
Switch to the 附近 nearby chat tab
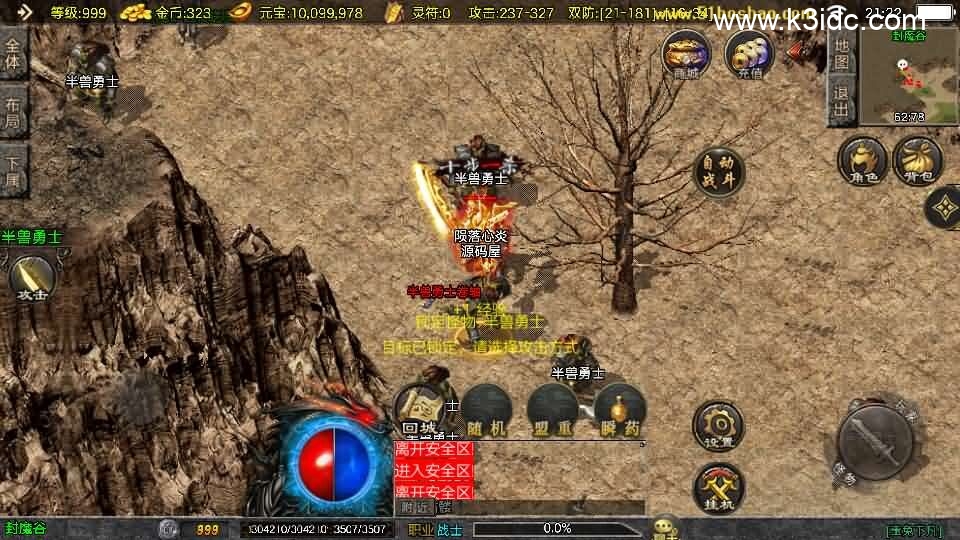[x=412, y=507]
